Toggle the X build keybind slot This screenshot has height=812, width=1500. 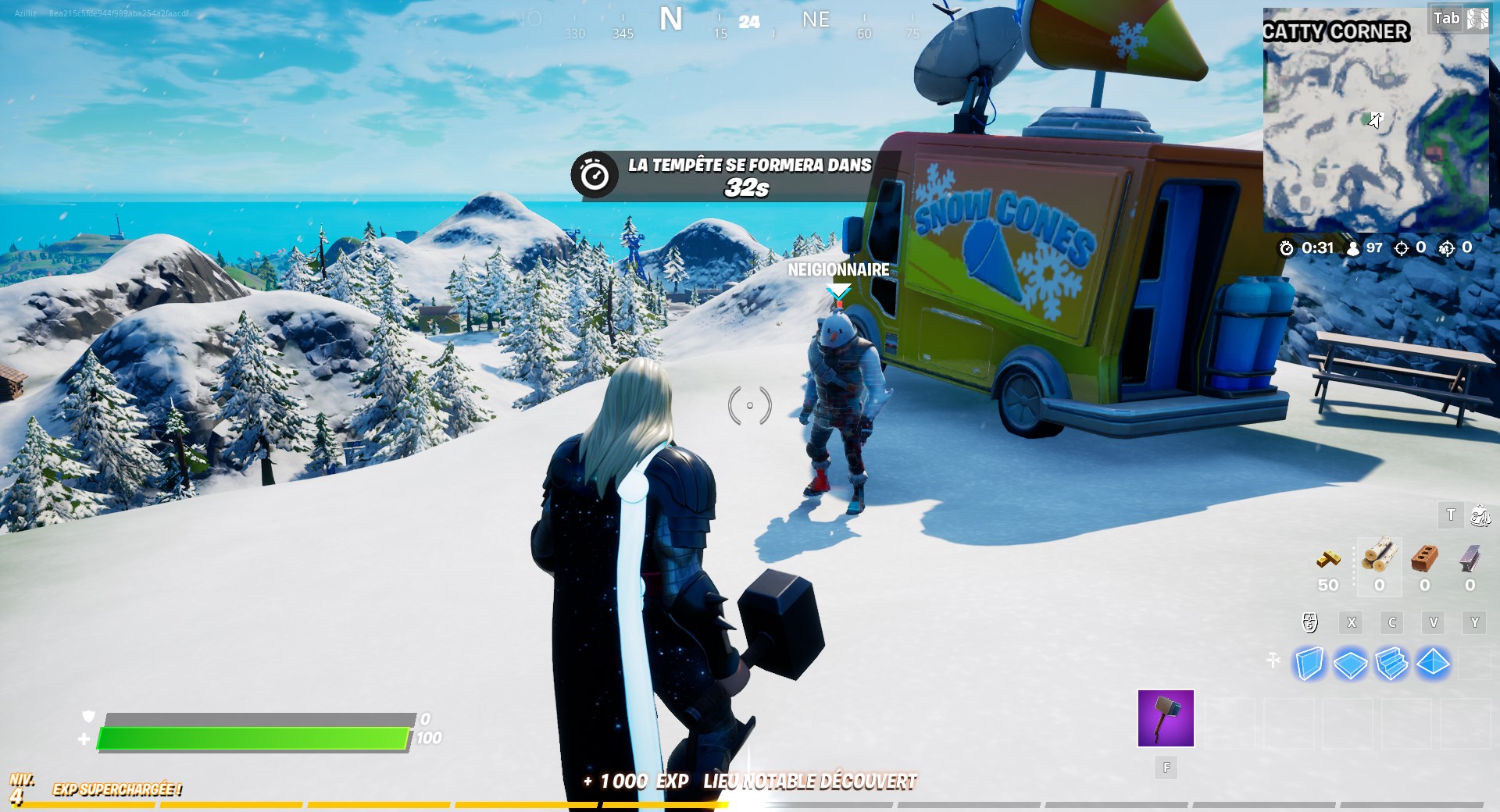(1351, 622)
